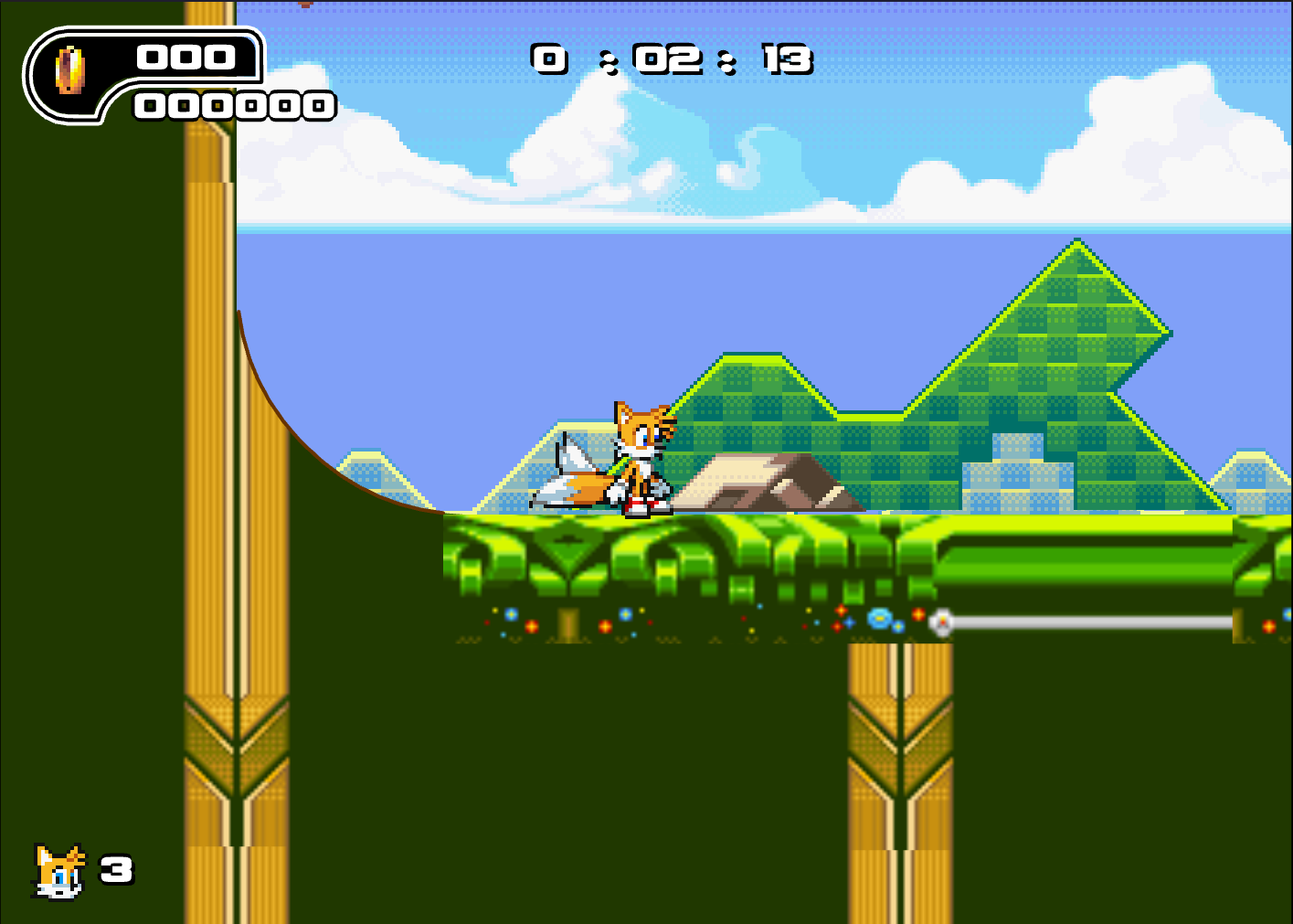Screen dimensions: 1293x924
Task: Select the ring count 000 label
Action: click(x=183, y=58)
